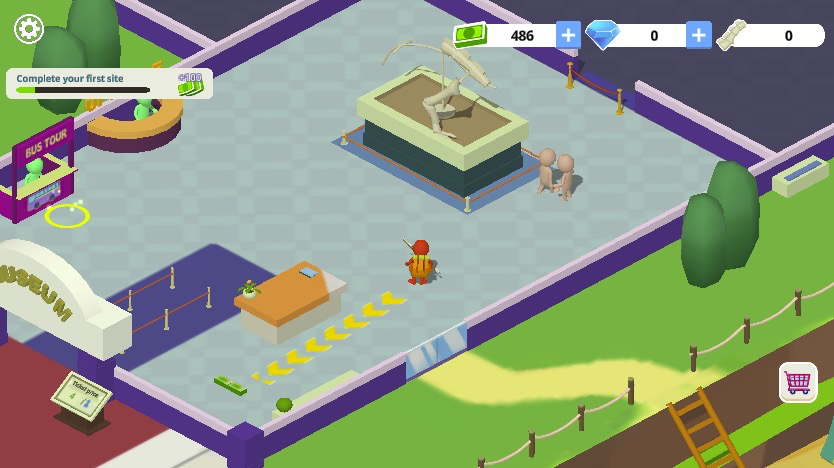Open the shopping cart store
The height and width of the screenshot is (468, 834).
tap(798, 382)
